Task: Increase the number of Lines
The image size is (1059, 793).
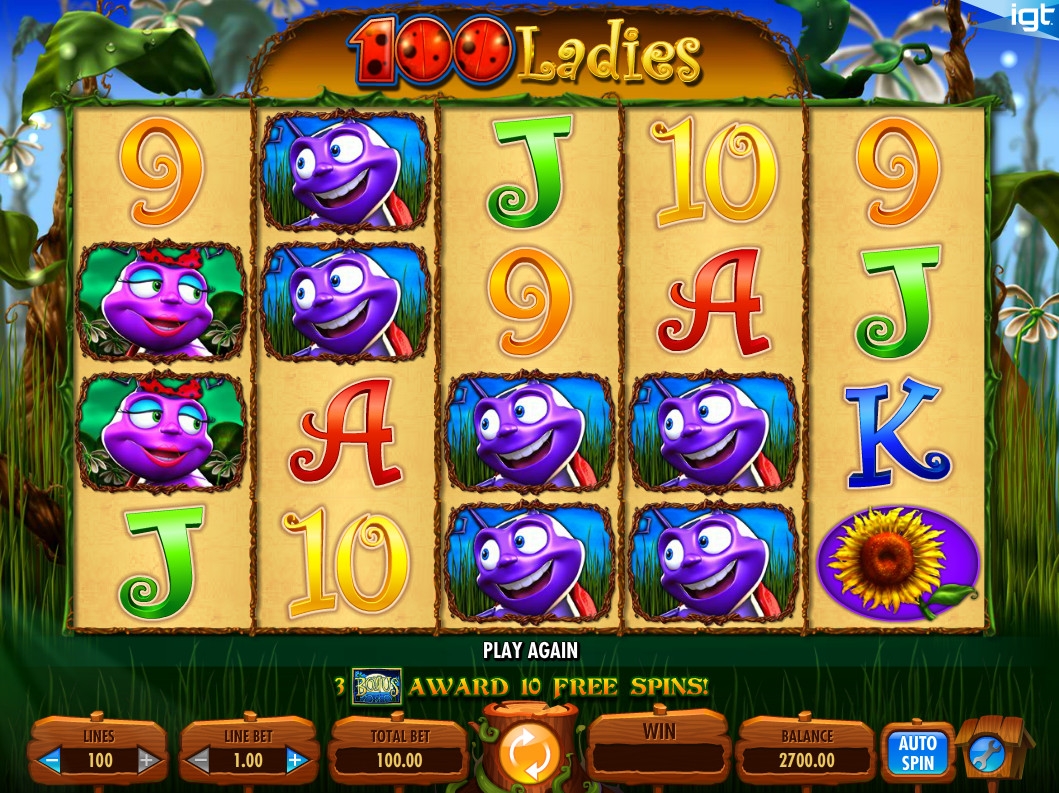Action: pyautogui.click(x=146, y=761)
